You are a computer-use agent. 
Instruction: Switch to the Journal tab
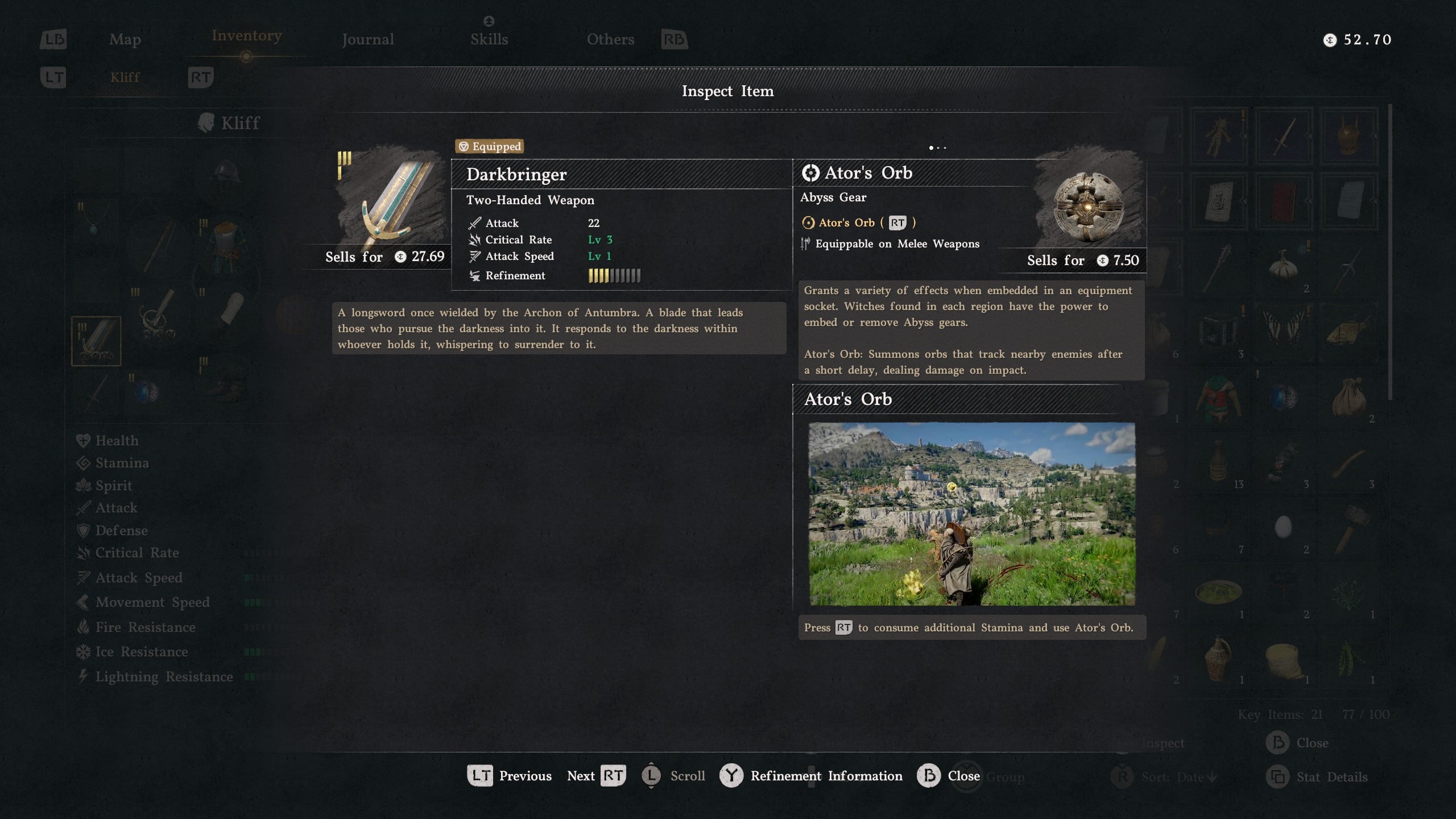point(367,39)
